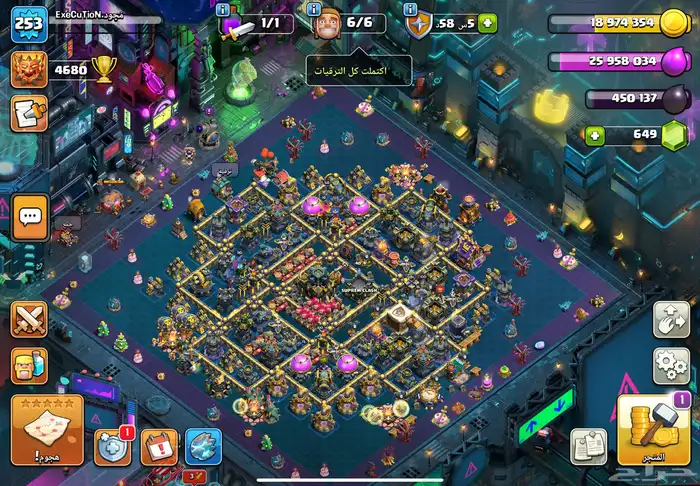Open the blue claw icon button
The height and width of the screenshot is (486, 700).
(x=203, y=447)
